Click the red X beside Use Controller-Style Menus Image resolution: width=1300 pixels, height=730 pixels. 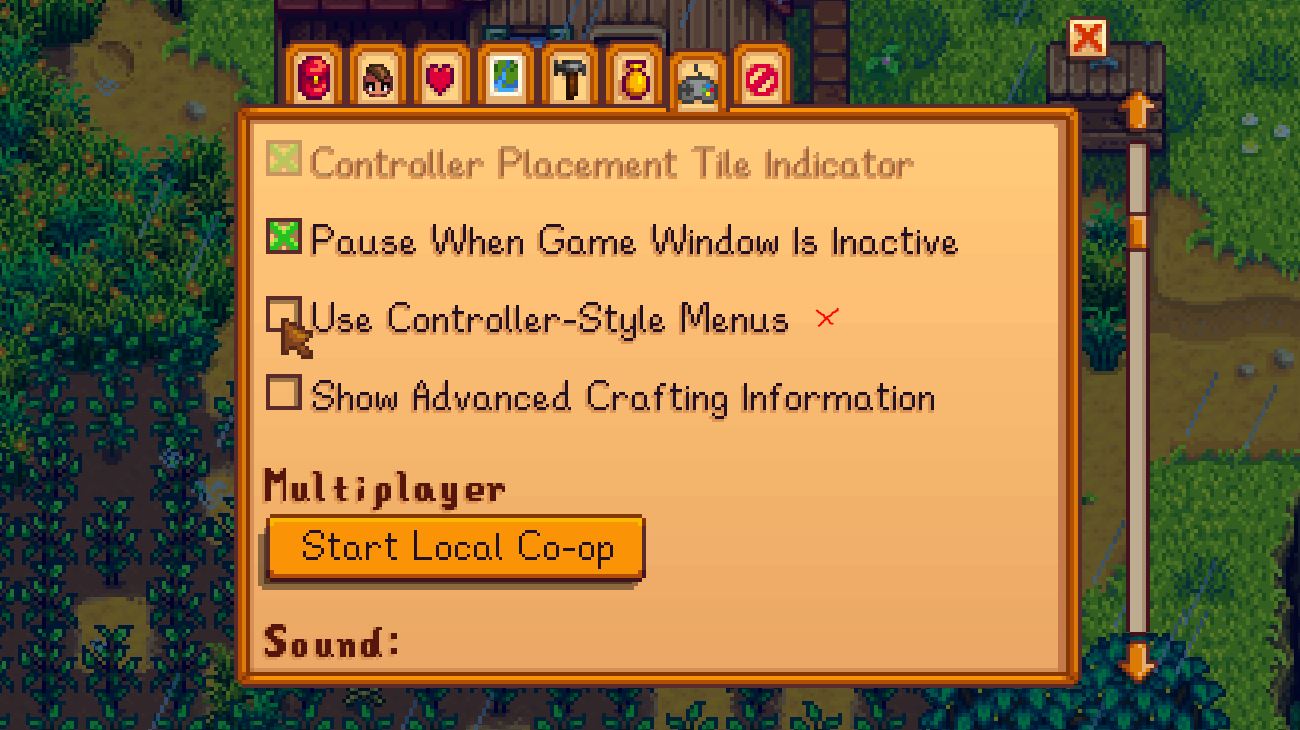pyautogui.click(x=826, y=319)
